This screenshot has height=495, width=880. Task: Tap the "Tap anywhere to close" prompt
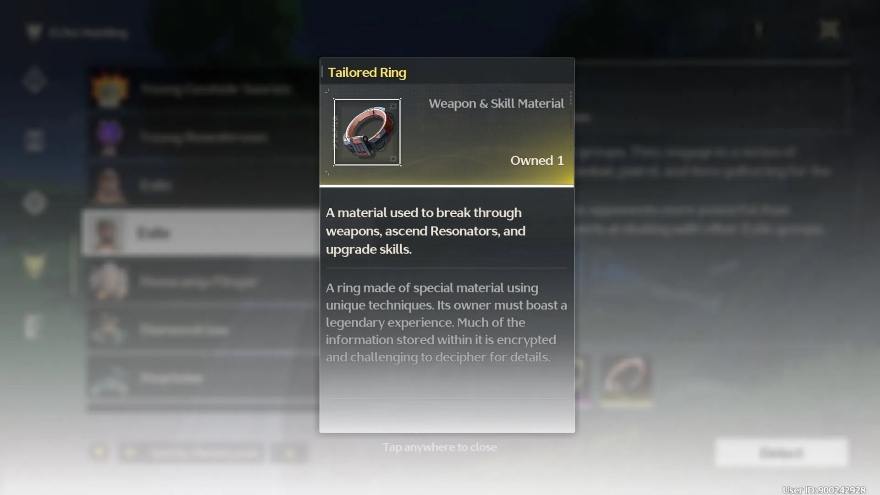(440, 447)
